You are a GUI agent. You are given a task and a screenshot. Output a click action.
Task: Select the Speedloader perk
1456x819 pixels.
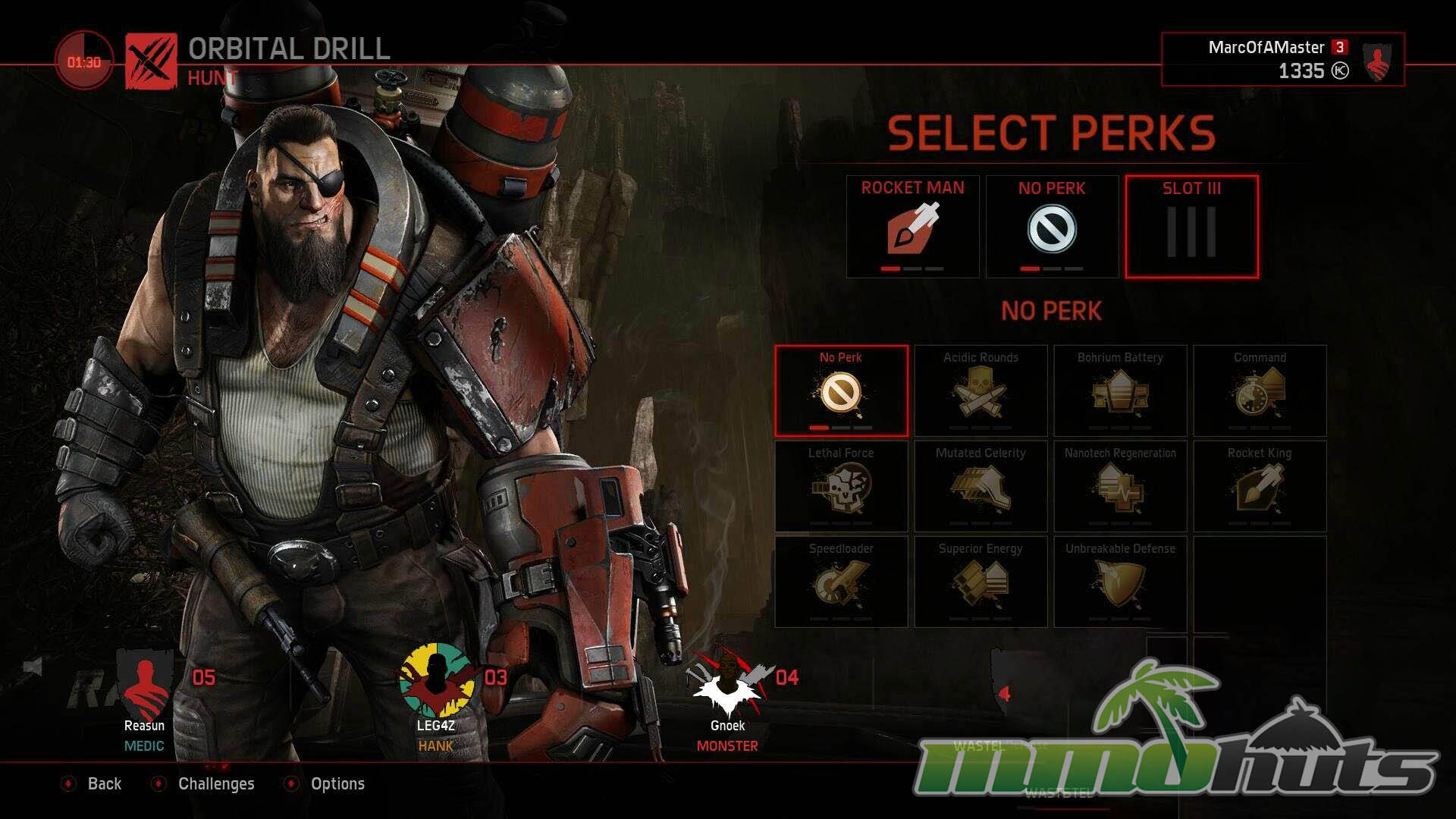[x=841, y=582]
